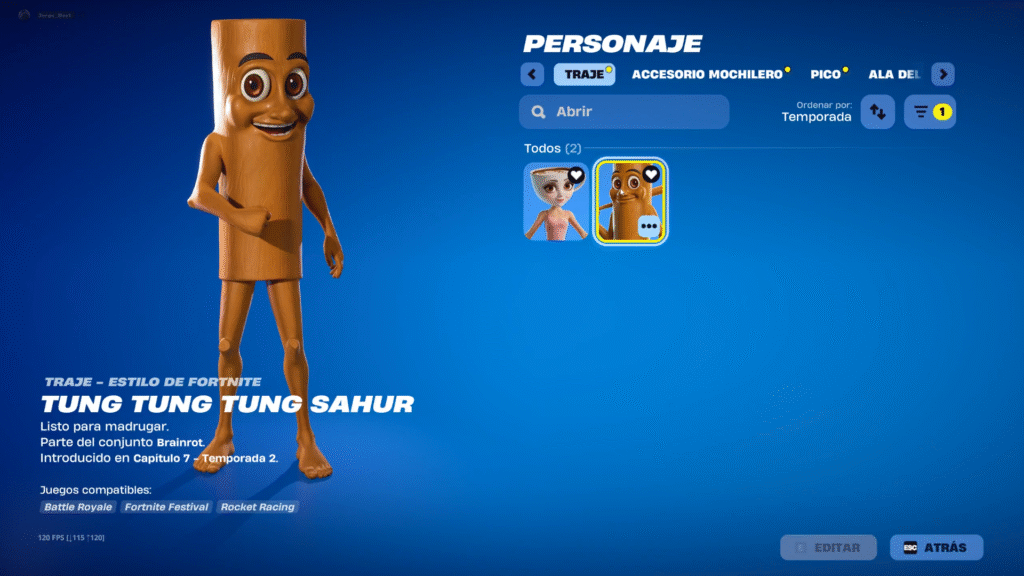Switch to the Ala Del tab
Screen dimensions: 1024x576
coord(894,75)
